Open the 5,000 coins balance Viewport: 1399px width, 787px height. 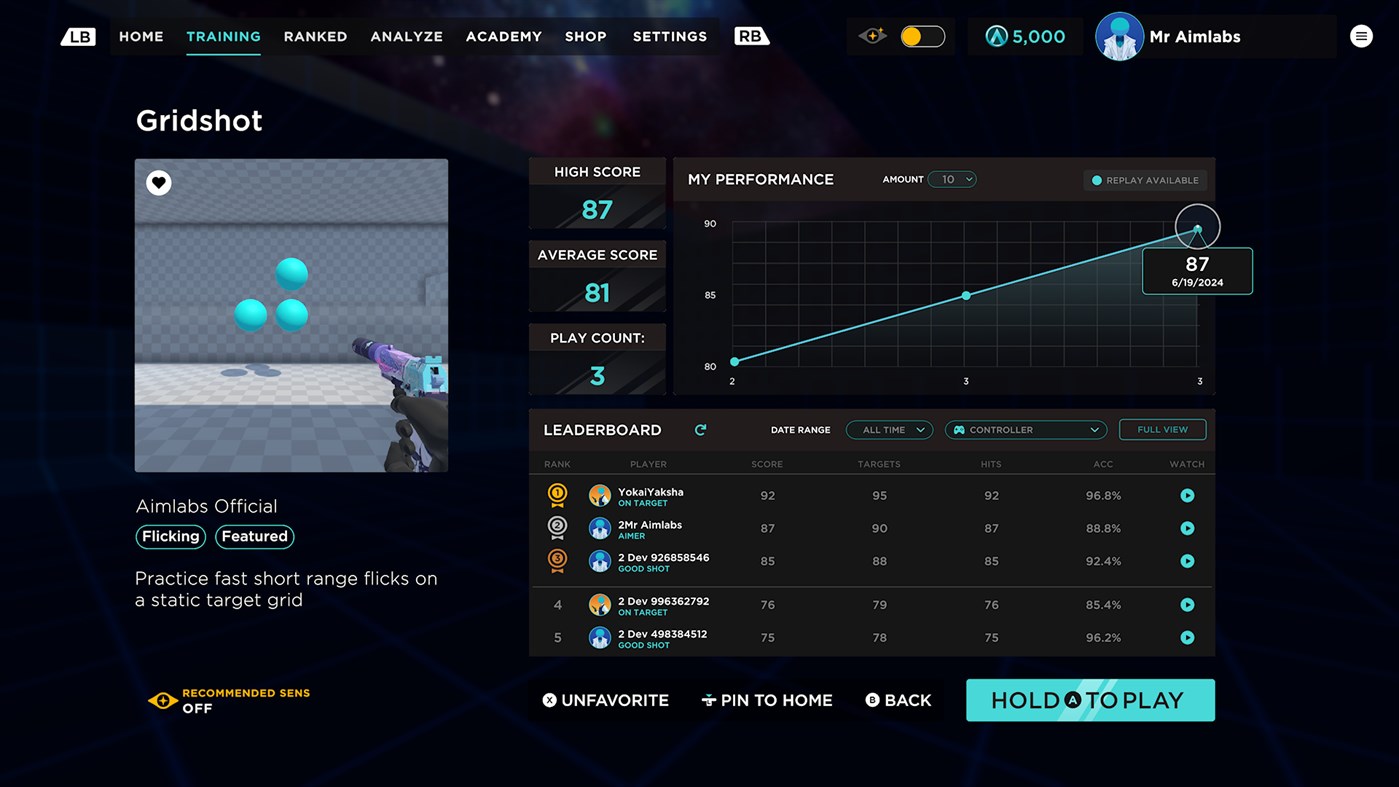1025,35
